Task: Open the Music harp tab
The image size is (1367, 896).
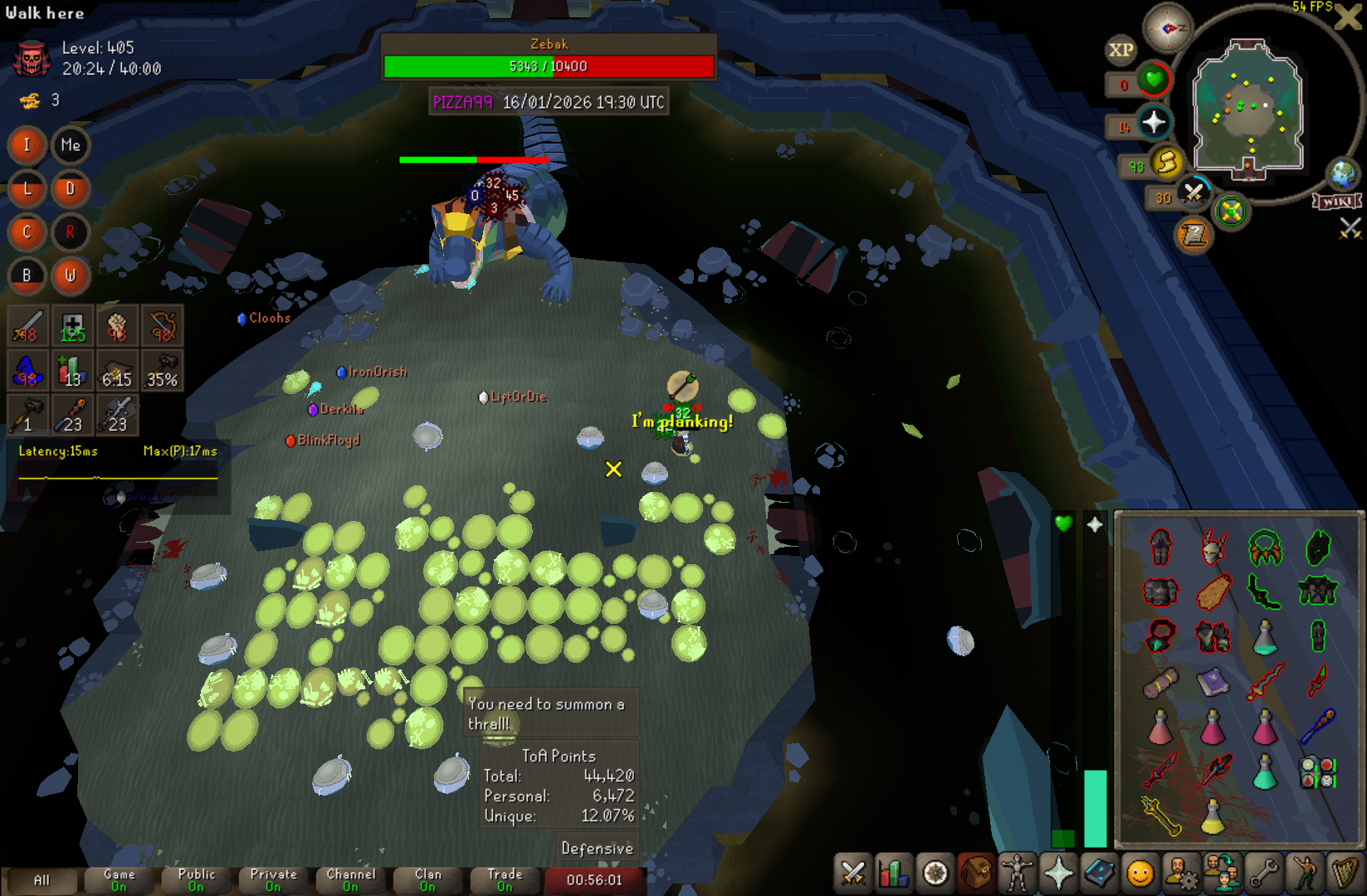Action: coord(1344,874)
